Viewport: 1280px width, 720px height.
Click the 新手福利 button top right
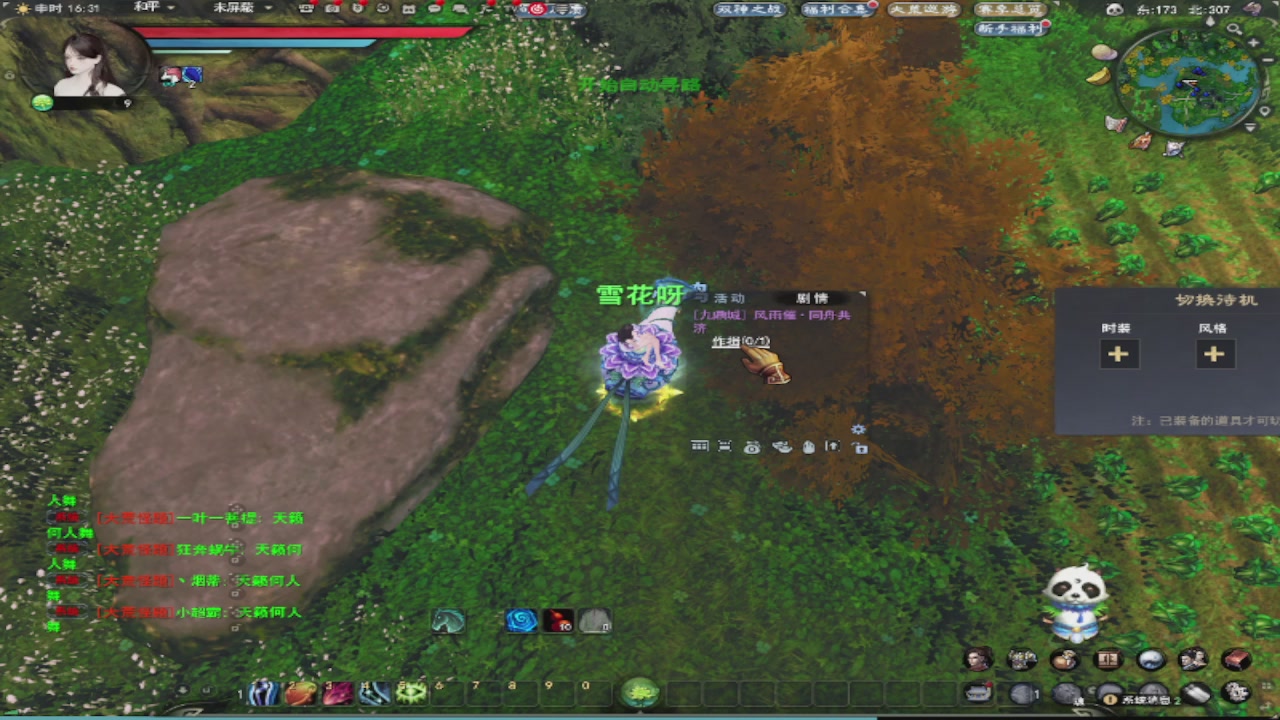tap(1008, 27)
